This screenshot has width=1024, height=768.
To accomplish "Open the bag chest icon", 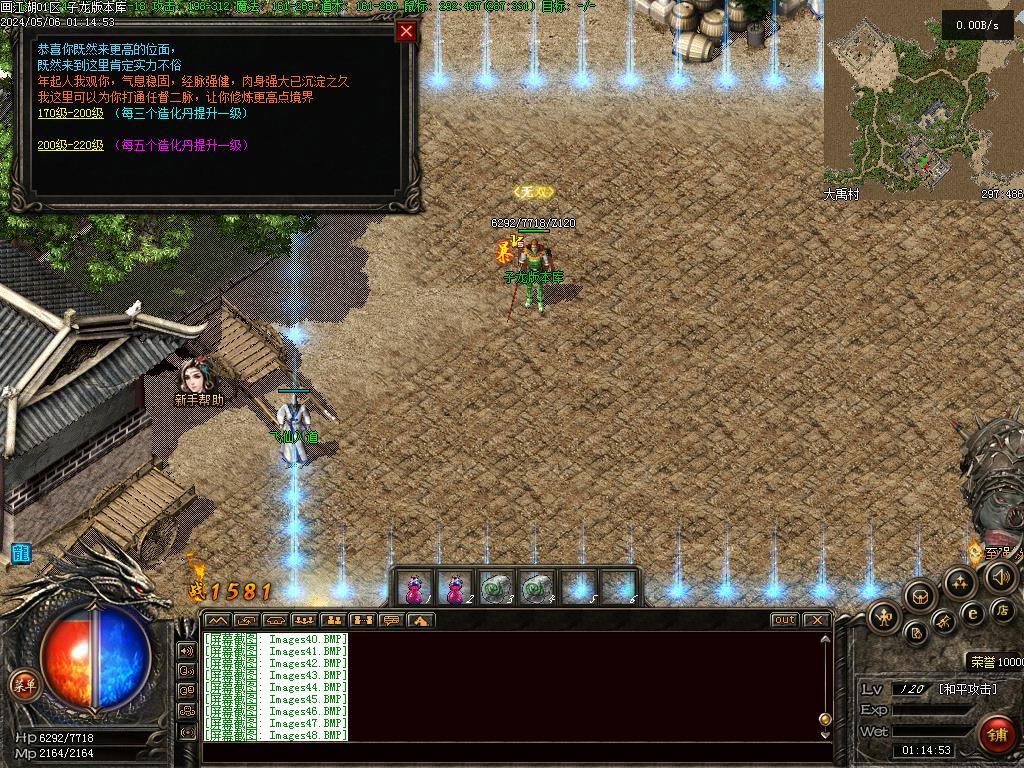I will 920,597.
